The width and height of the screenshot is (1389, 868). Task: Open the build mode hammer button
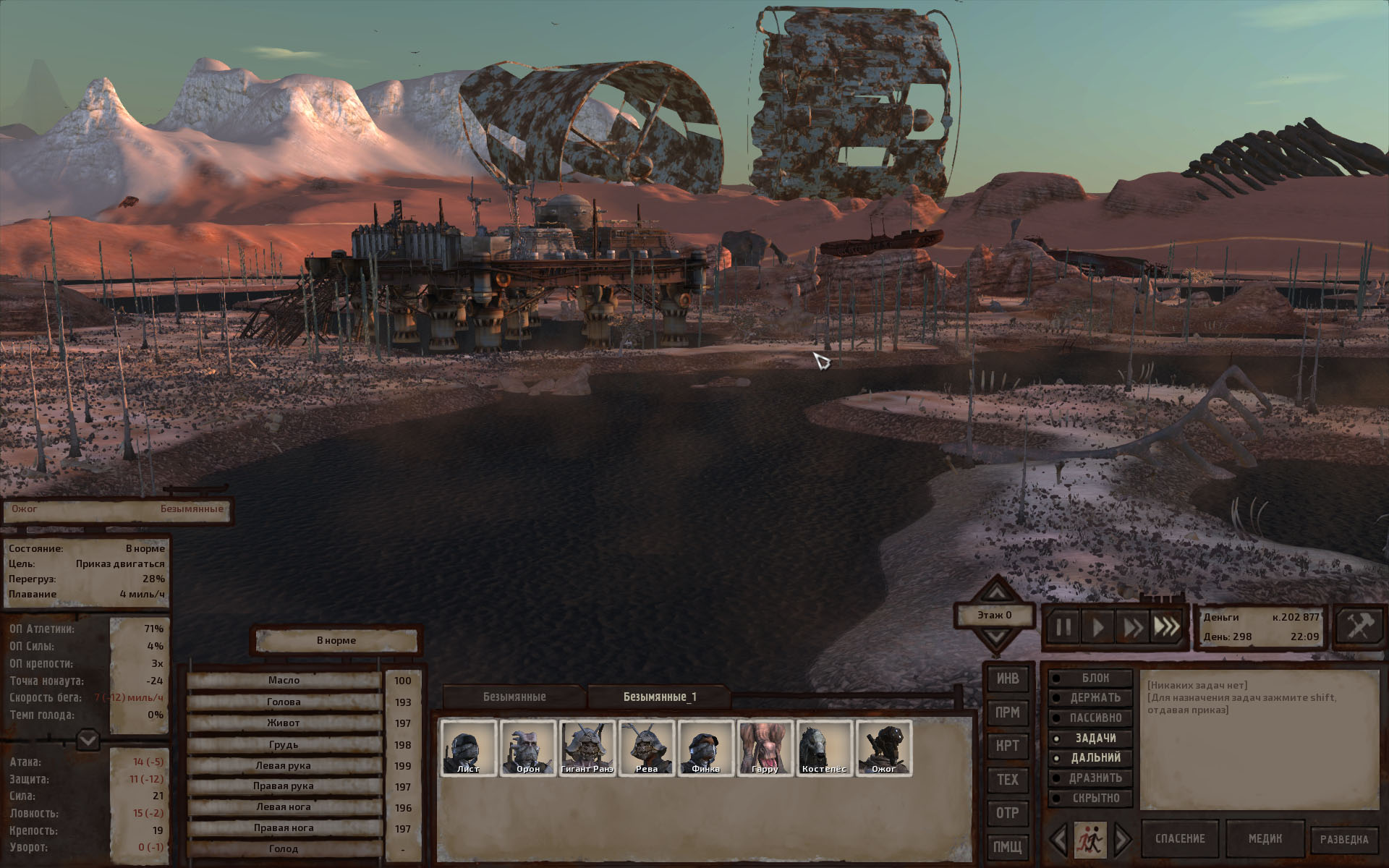pos(1359,626)
